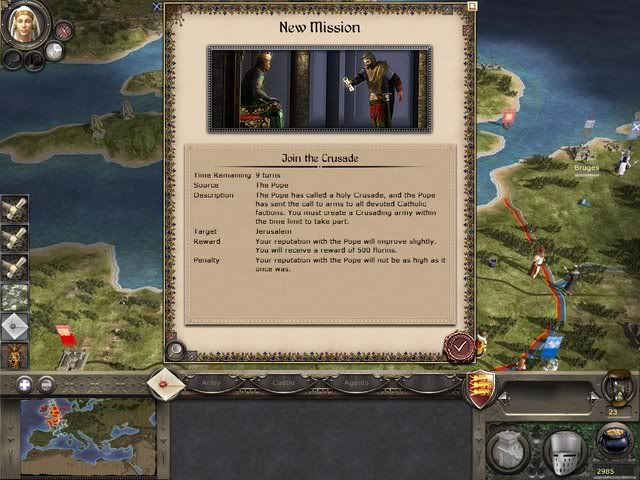End the turn with the hourglass button
The image size is (640, 480).
(x=614, y=386)
